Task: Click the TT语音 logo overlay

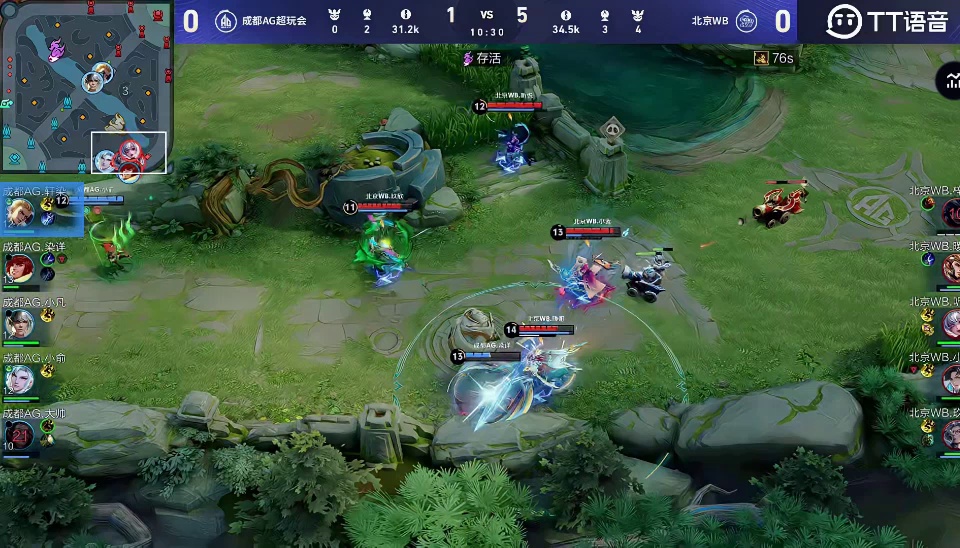Action: pos(888,20)
